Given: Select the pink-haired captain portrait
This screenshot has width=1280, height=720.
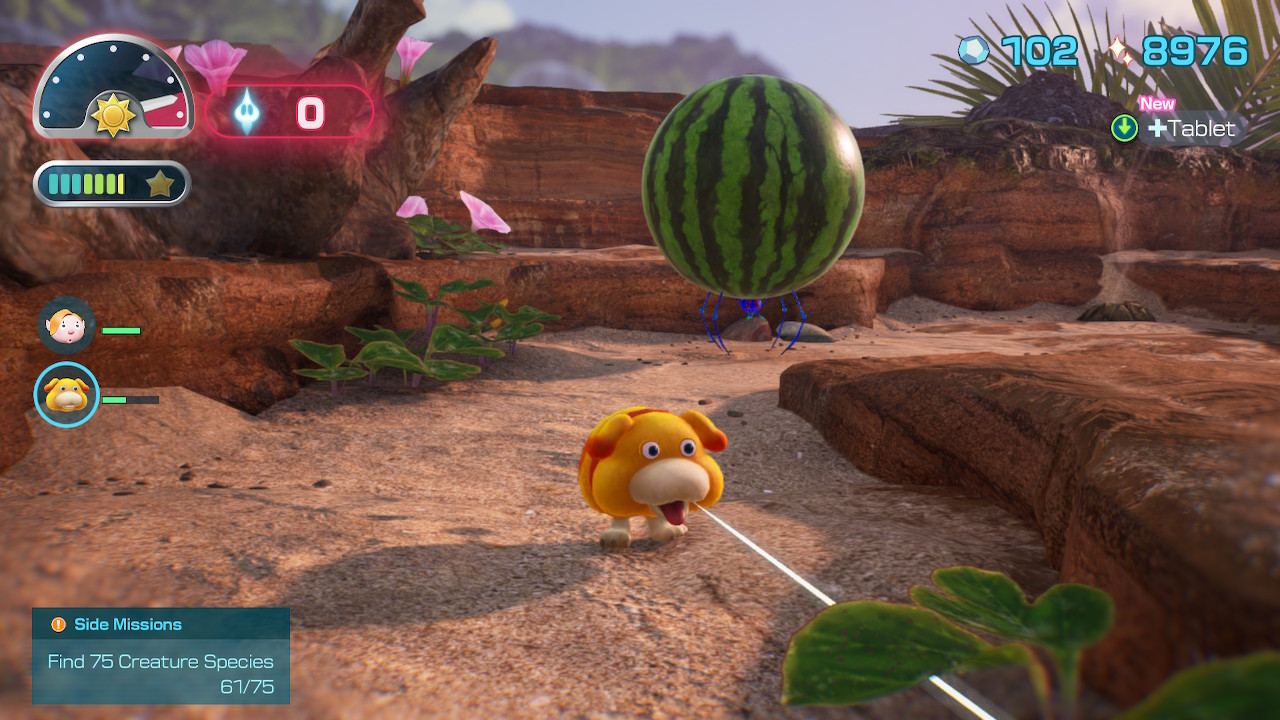Looking at the screenshot, I should point(67,325).
